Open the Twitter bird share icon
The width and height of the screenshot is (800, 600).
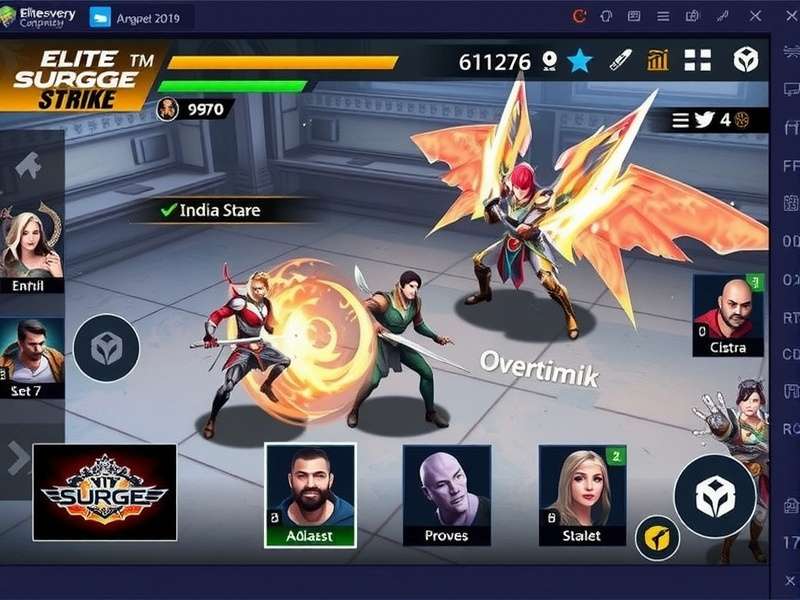704,120
